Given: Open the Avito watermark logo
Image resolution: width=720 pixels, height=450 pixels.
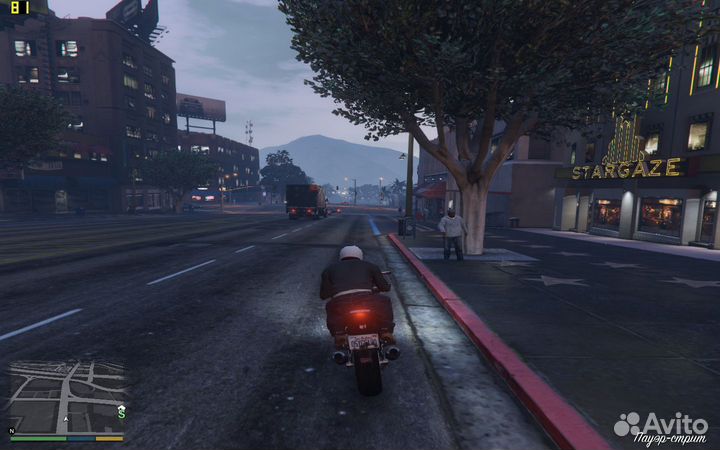Looking at the screenshot, I should 661,424.
